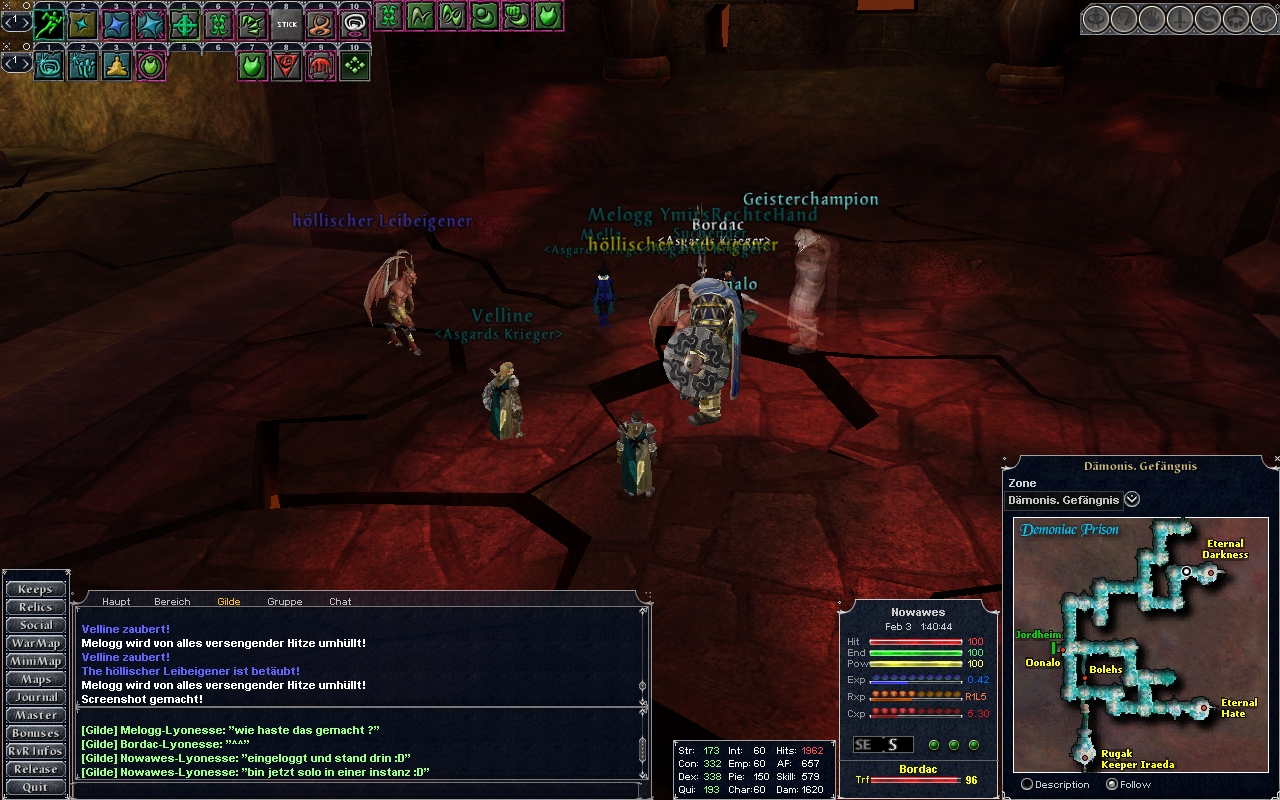Activate the golden meditation figure ability
The width and height of the screenshot is (1280, 800).
[117, 66]
